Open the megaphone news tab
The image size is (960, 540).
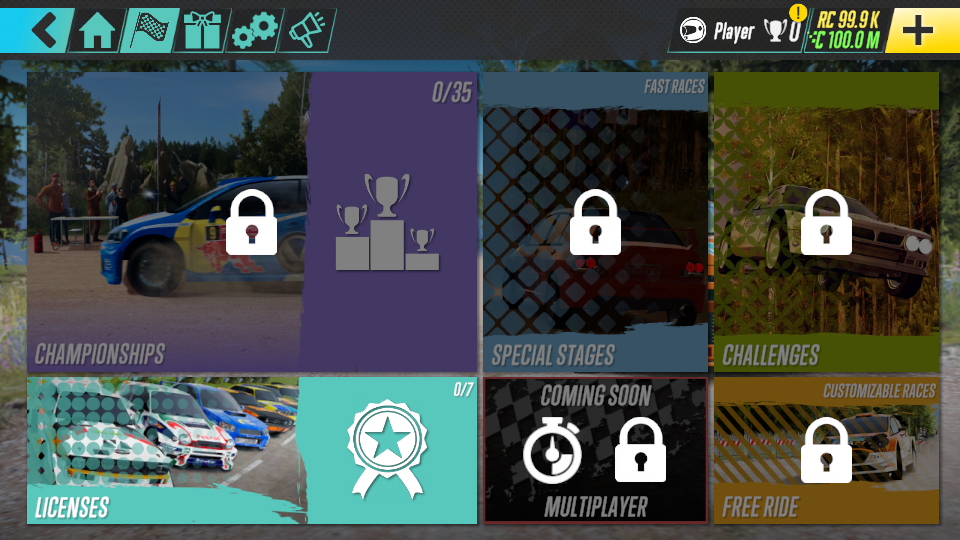click(x=306, y=31)
